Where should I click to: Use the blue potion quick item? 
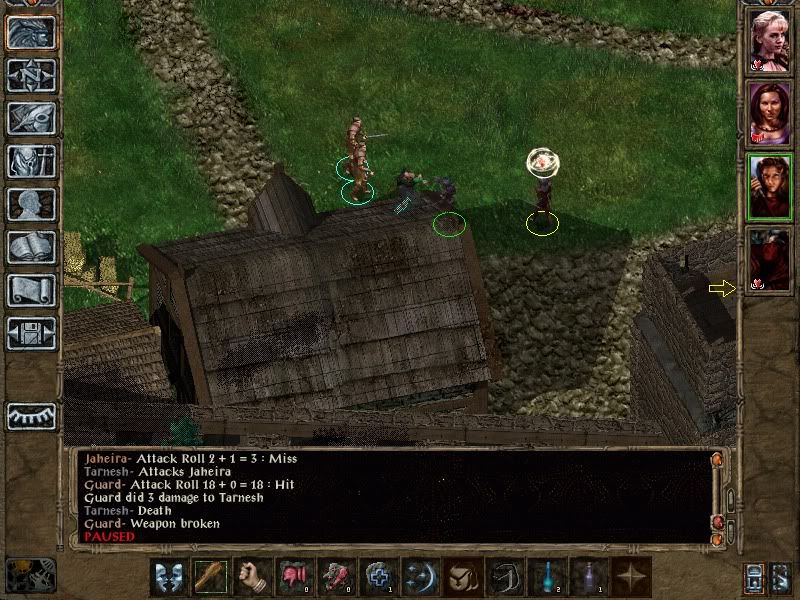coord(545,577)
